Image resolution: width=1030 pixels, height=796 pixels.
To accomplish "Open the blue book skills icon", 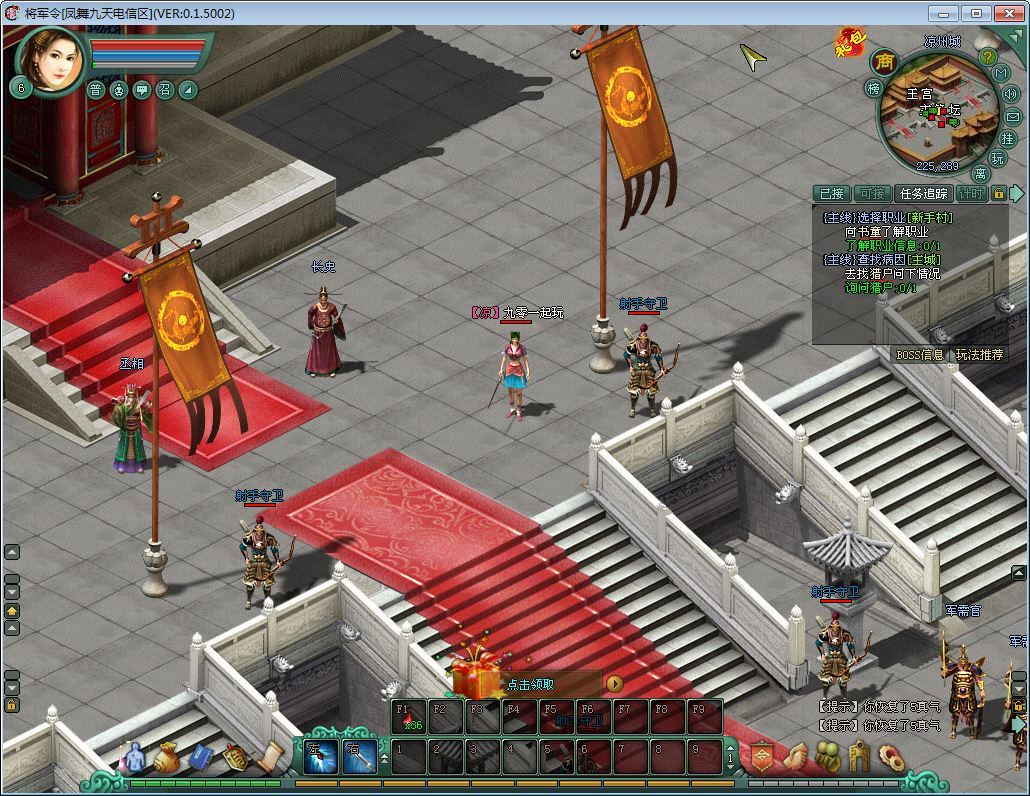I will point(201,757).
